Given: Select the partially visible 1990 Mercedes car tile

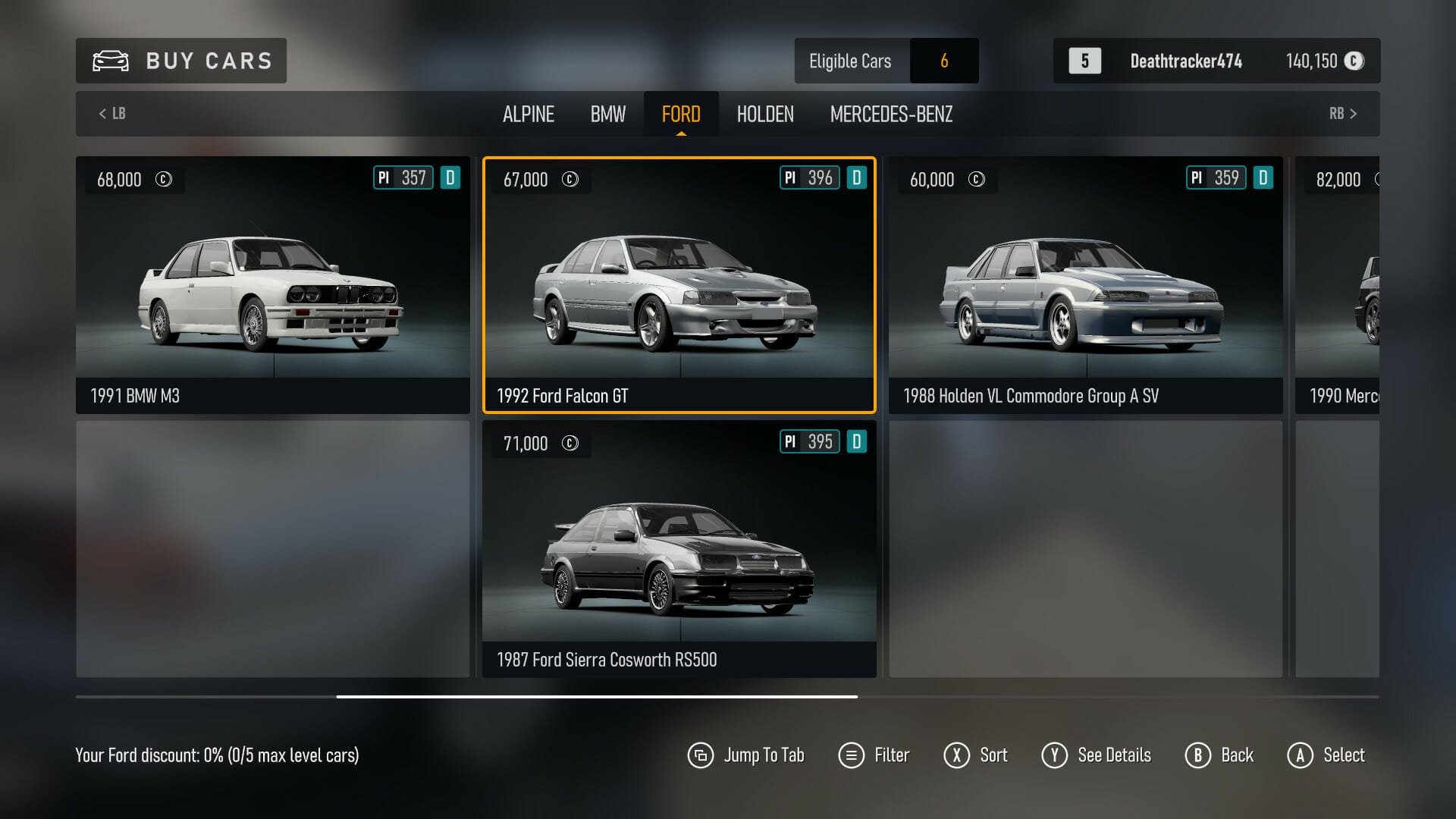Looking at the screenshot, I should coord(1338,284).
